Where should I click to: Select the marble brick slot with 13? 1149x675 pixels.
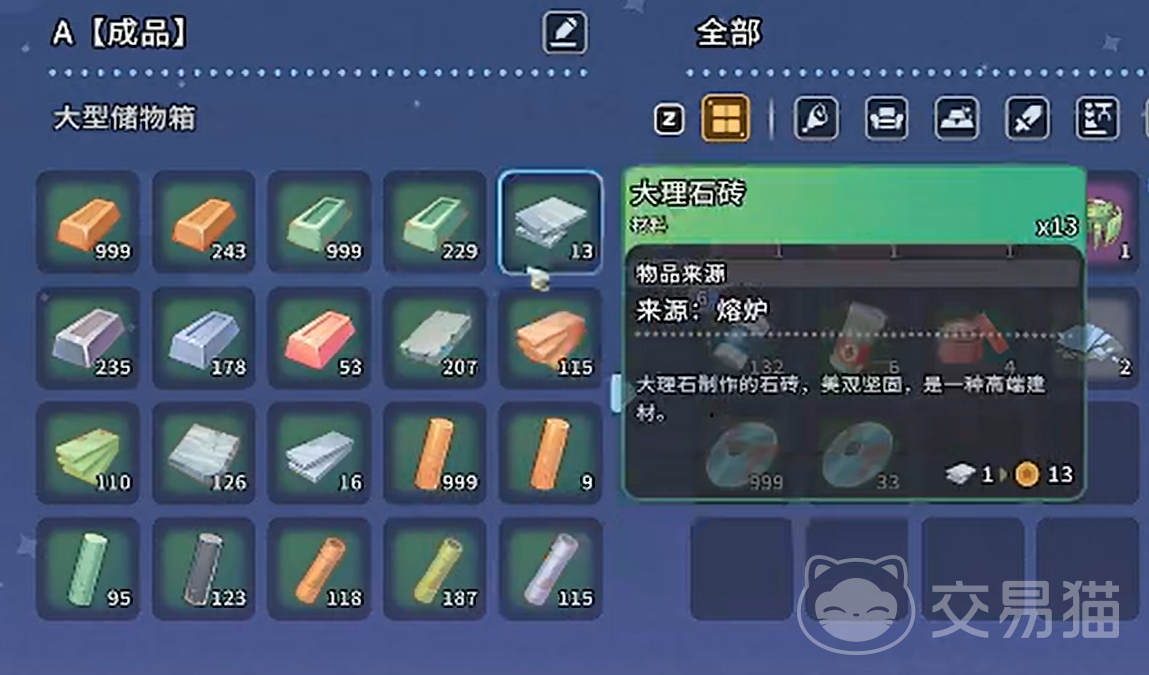tap(550, 222)
